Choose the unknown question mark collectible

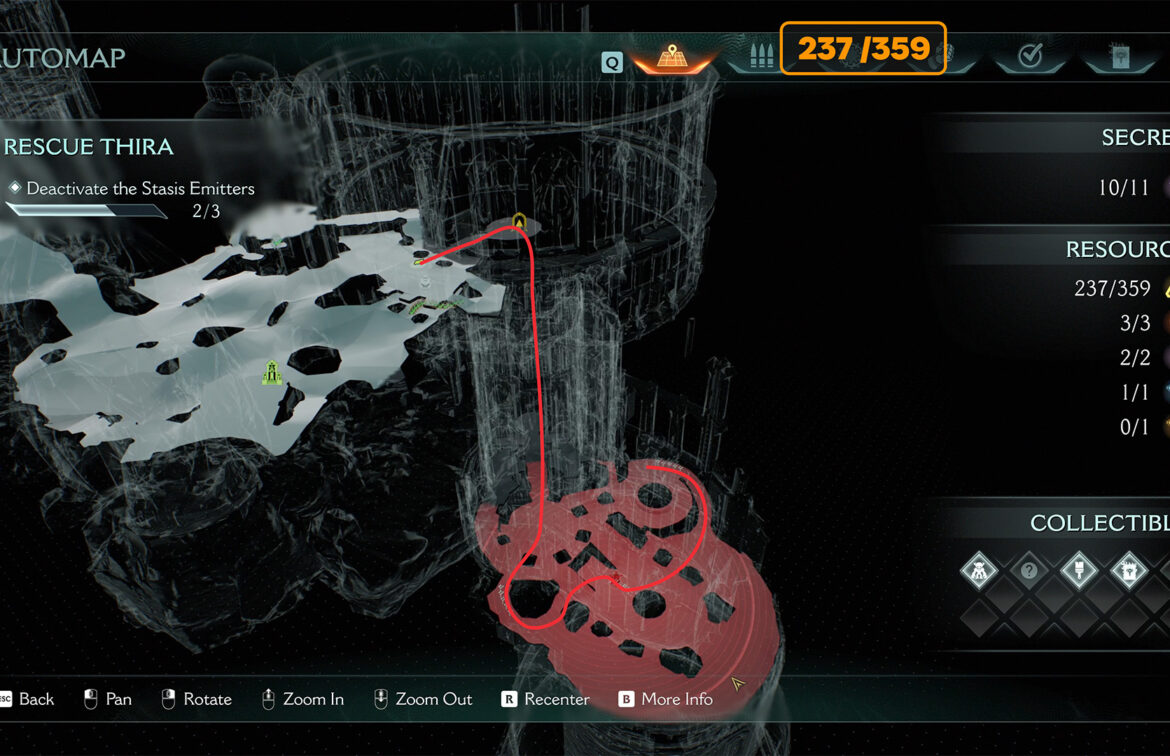pyautogui.click(x=1029, y=572)
